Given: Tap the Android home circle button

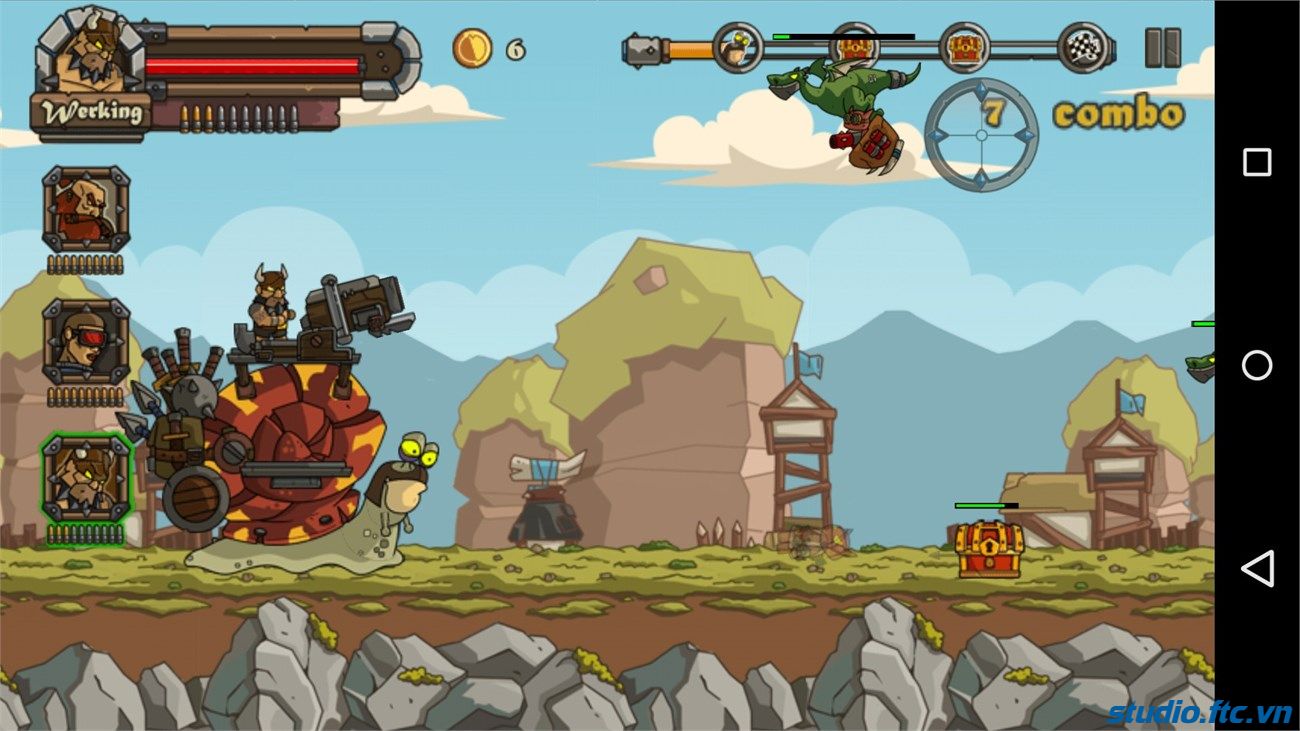Looking at the screenshot, I should click(x=1257, y=365).
